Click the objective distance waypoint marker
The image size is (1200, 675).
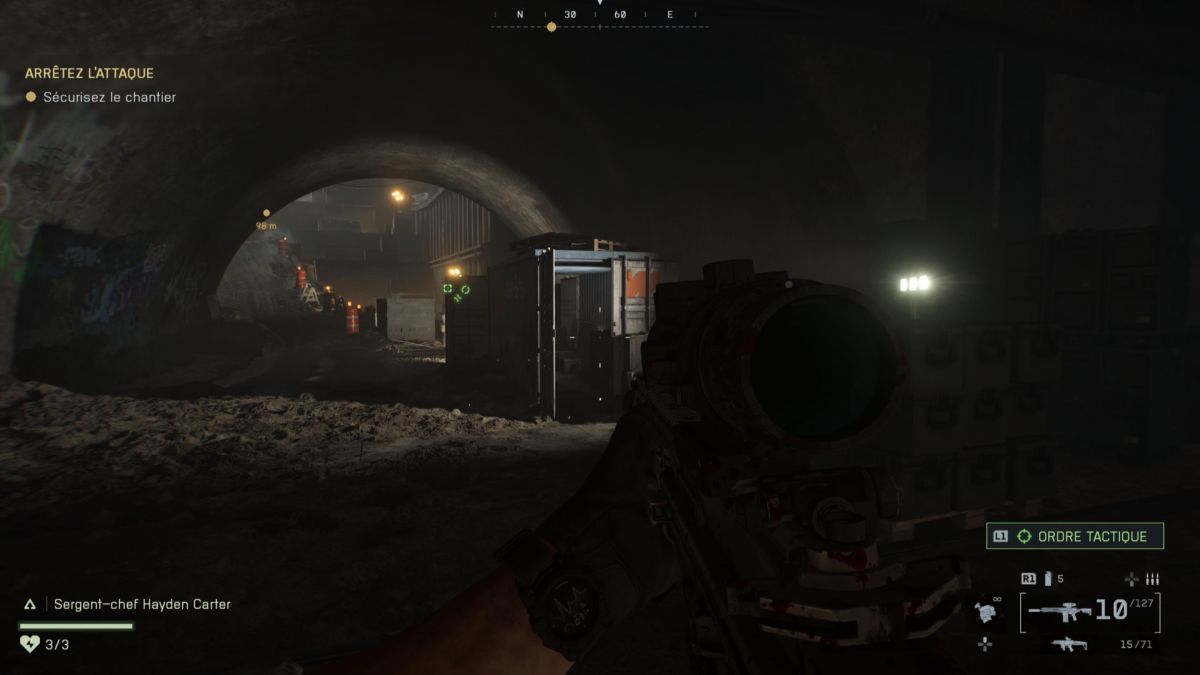pyautogui.click(x=266, y=213)
